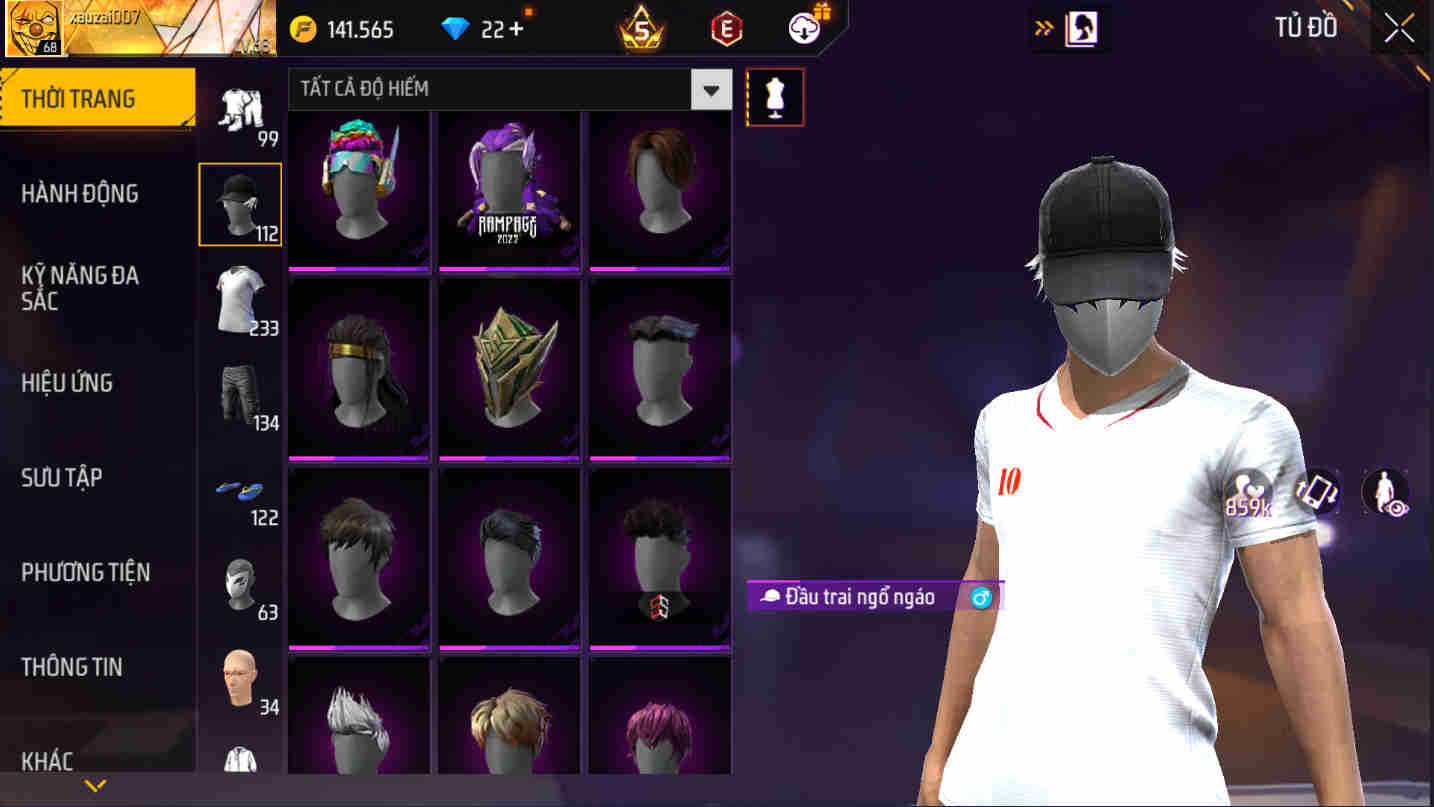The image size is (1434, 807).
Task: Toggle character model visibility with eye icon
Action: pyautogui.click(x=1384, y=492)
